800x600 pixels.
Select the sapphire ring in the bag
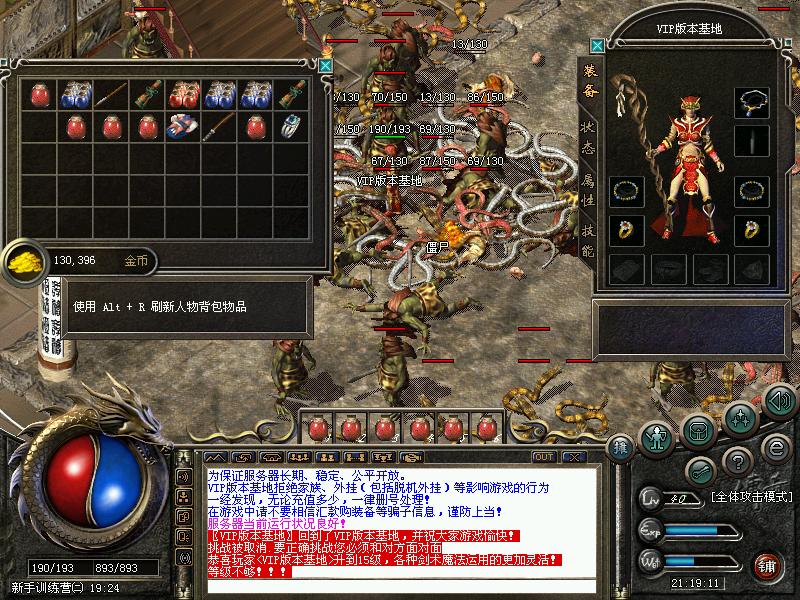click(x=291, y=127)
